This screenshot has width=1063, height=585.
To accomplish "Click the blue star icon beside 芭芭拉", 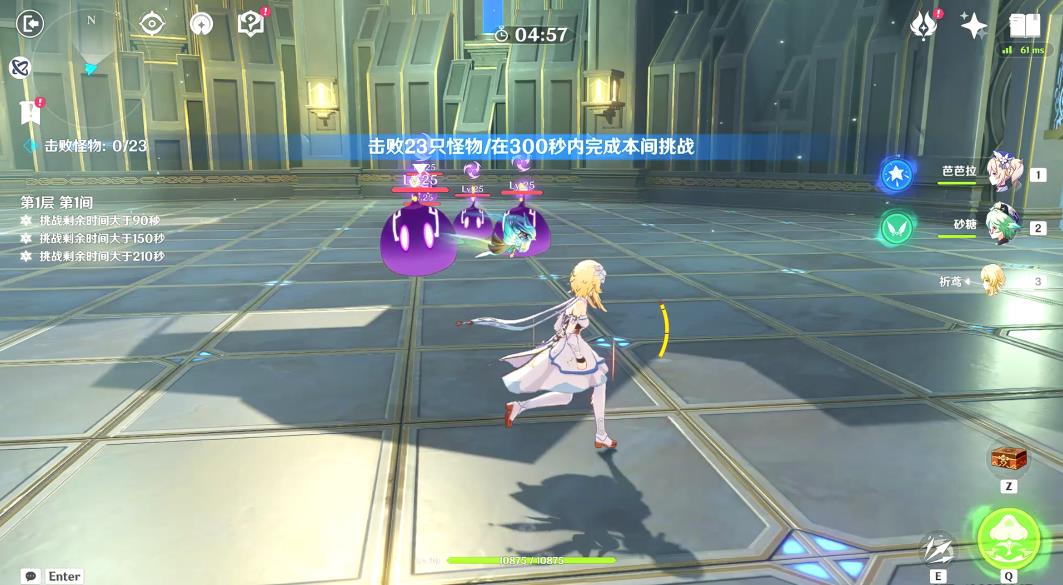I will point(896,175).
